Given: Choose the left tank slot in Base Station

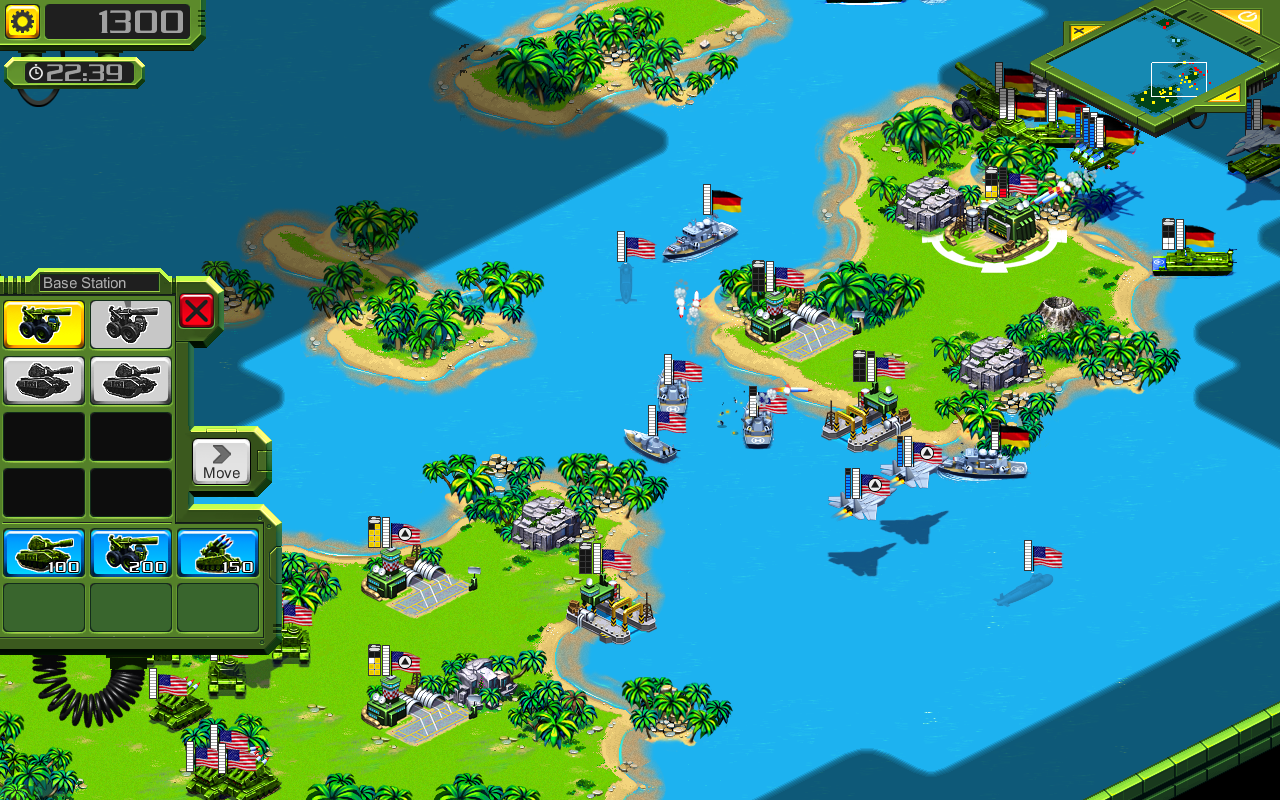Looking at the screenshot, I should 44,380.
